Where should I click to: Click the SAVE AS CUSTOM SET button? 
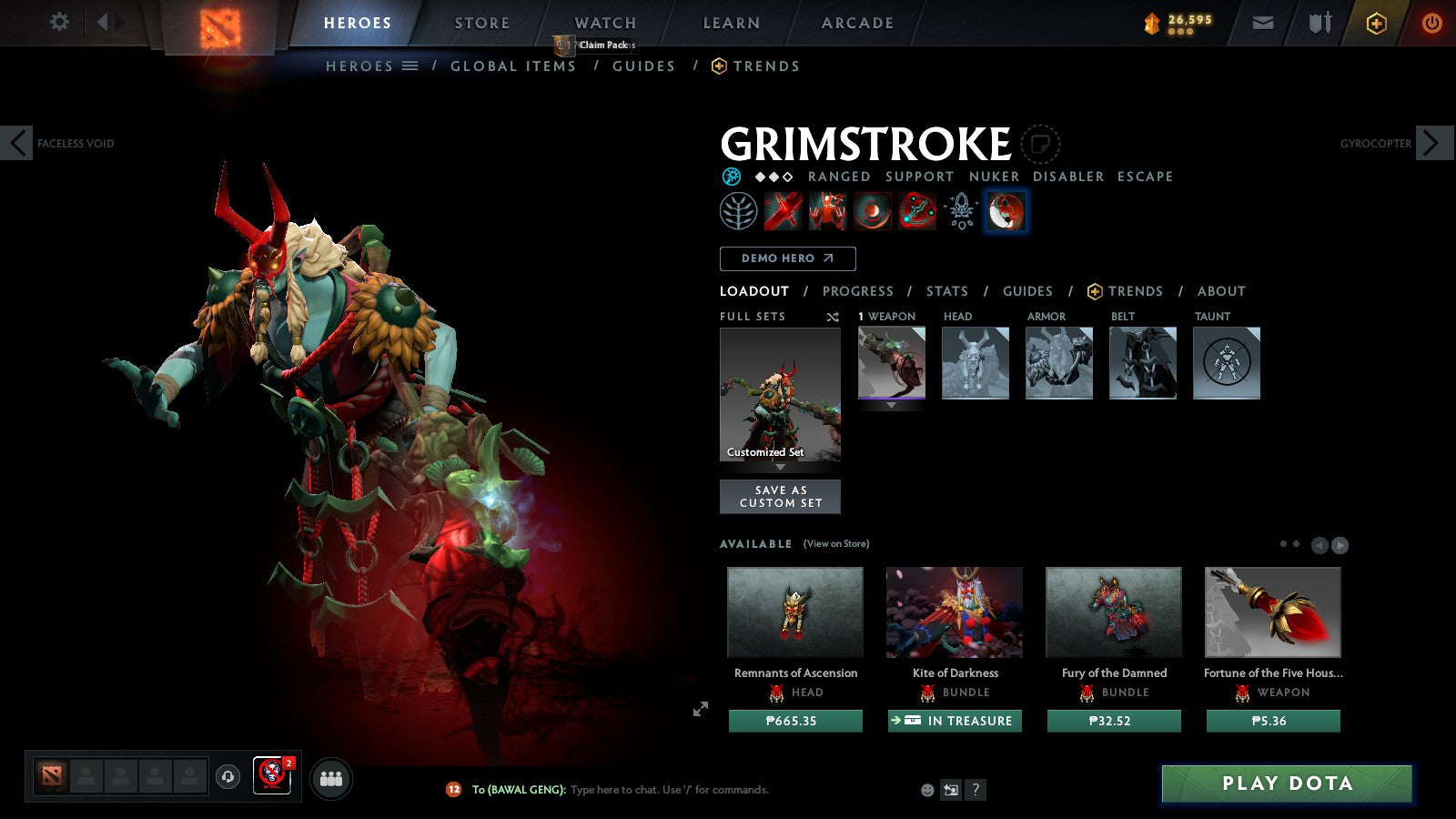point(780,496)
